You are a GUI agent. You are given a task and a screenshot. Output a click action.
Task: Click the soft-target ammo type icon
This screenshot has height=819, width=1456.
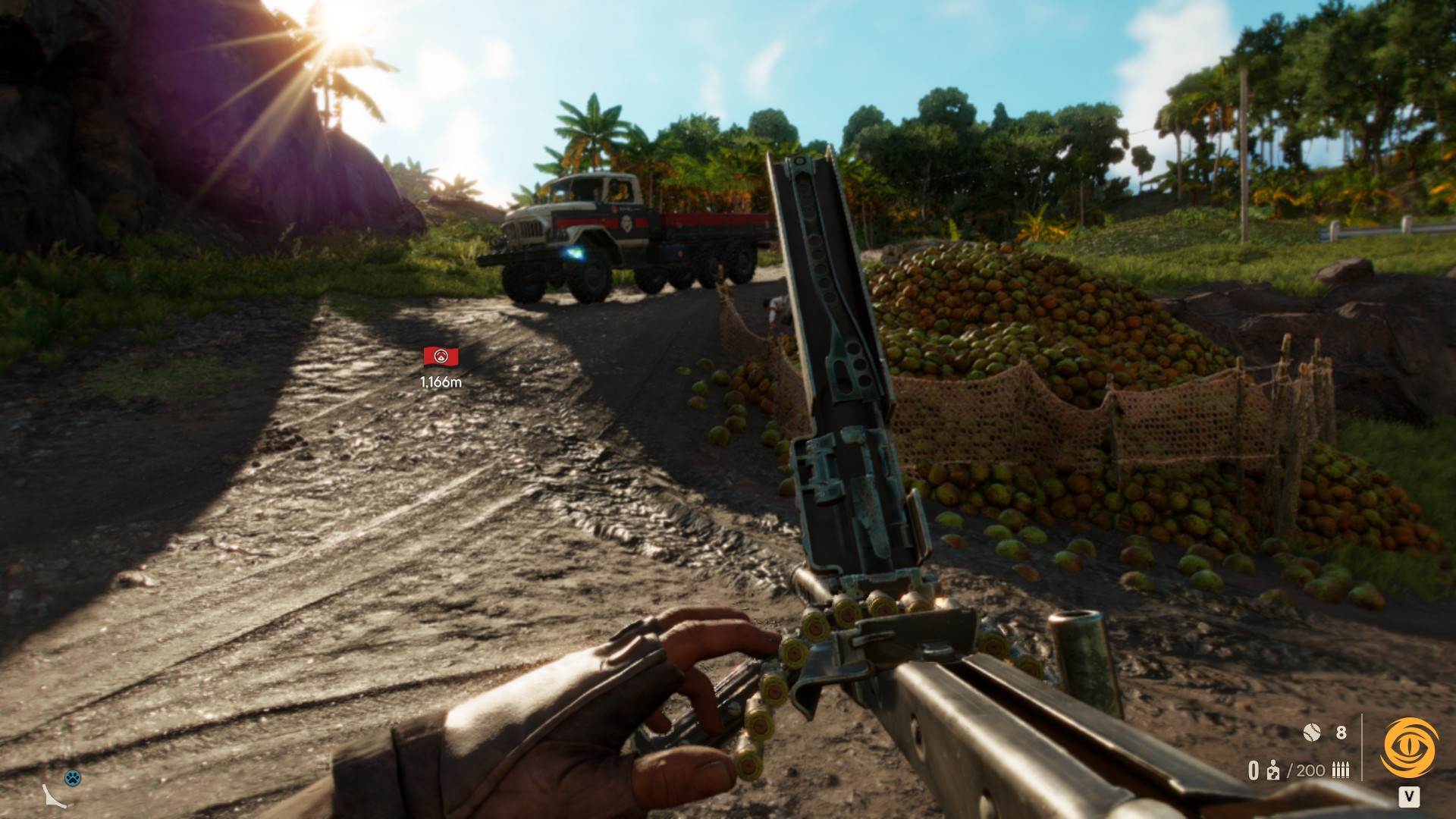(x=1273, y=770)
